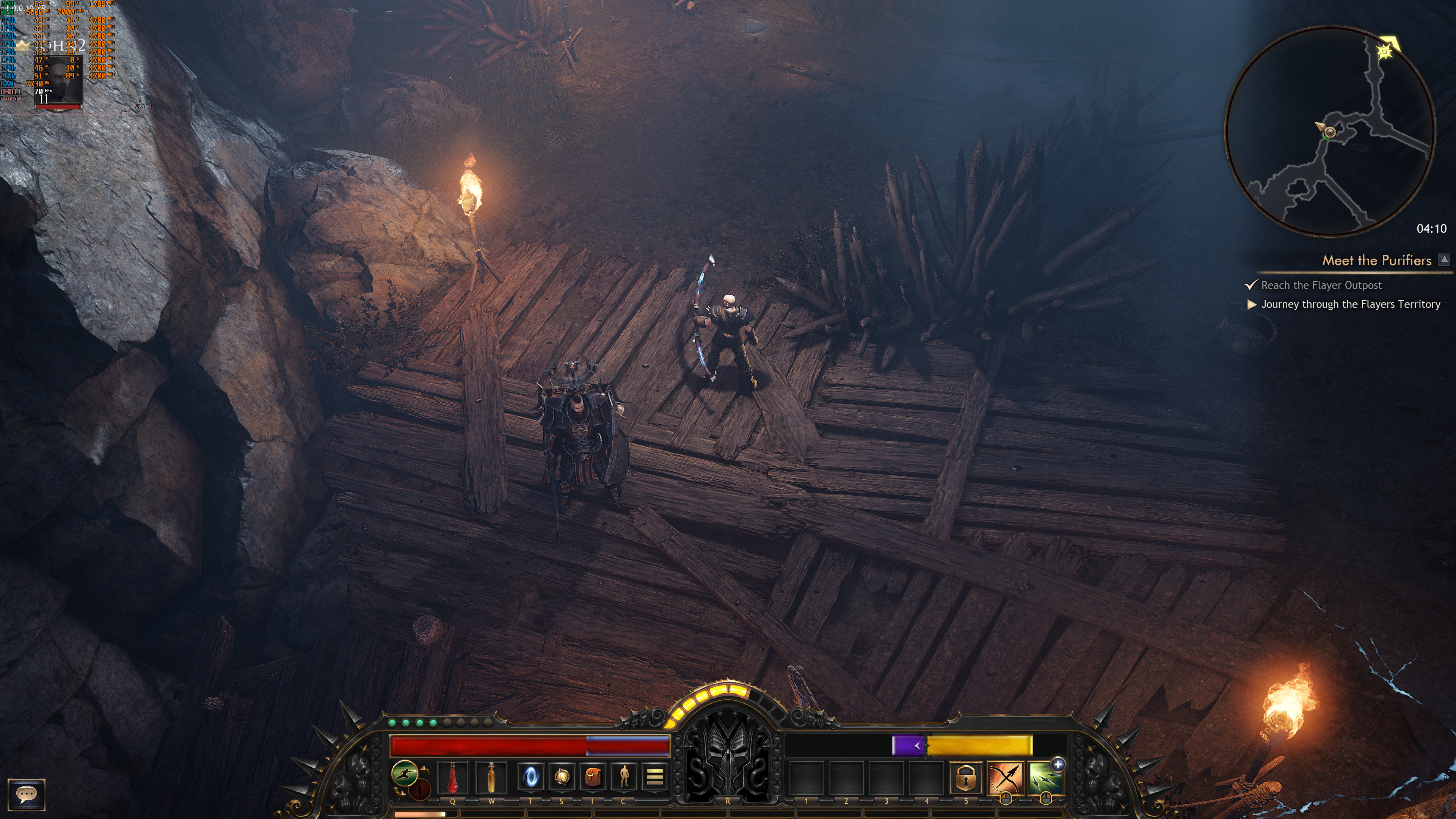Open the chat speech bubble button
The image size is (1456, 819).
pyautogui.click(x=26, y=794)
